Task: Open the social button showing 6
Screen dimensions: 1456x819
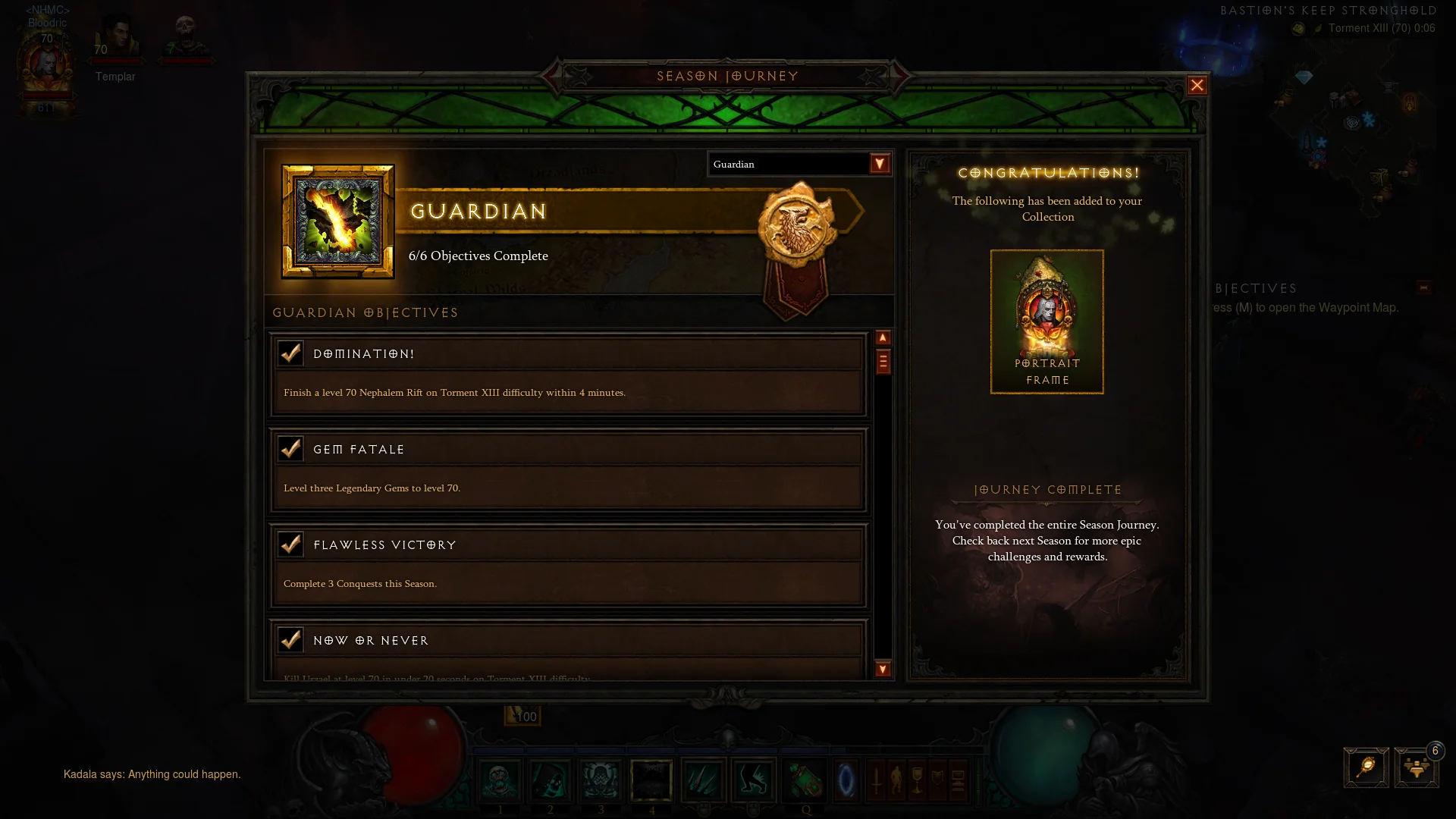Action: point(1416,767)
